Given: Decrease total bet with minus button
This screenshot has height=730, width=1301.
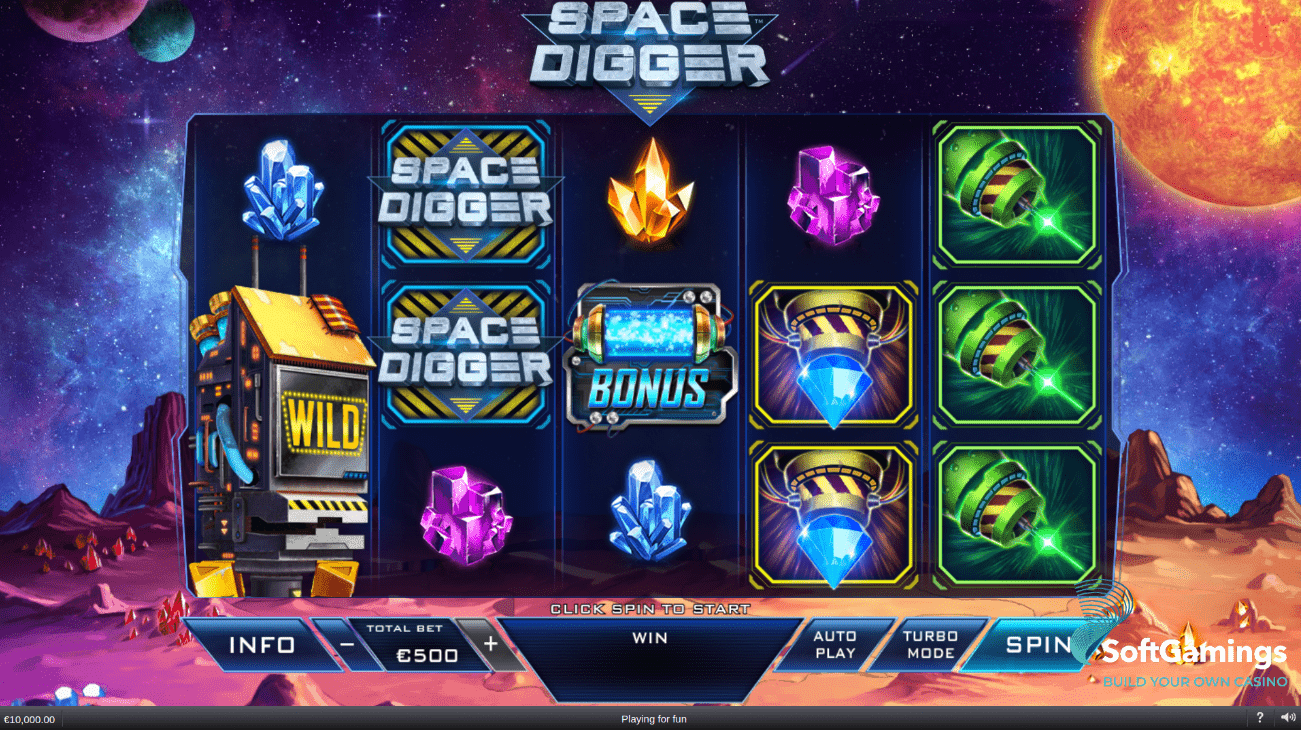Looking at the screenshot, I should 346,645.
